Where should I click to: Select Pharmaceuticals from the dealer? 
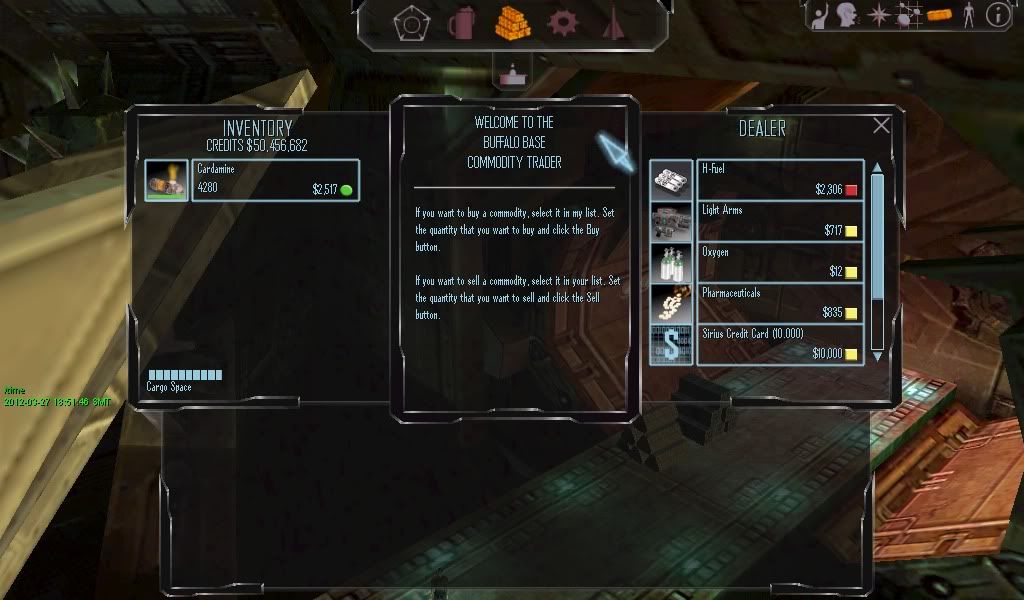(x=780, y=304)
